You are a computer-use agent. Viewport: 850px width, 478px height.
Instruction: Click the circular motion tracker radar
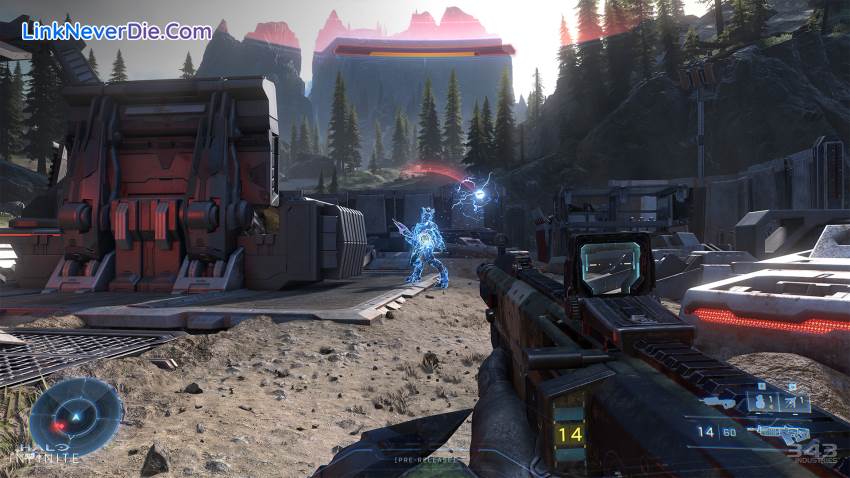[x=75, y=417]
